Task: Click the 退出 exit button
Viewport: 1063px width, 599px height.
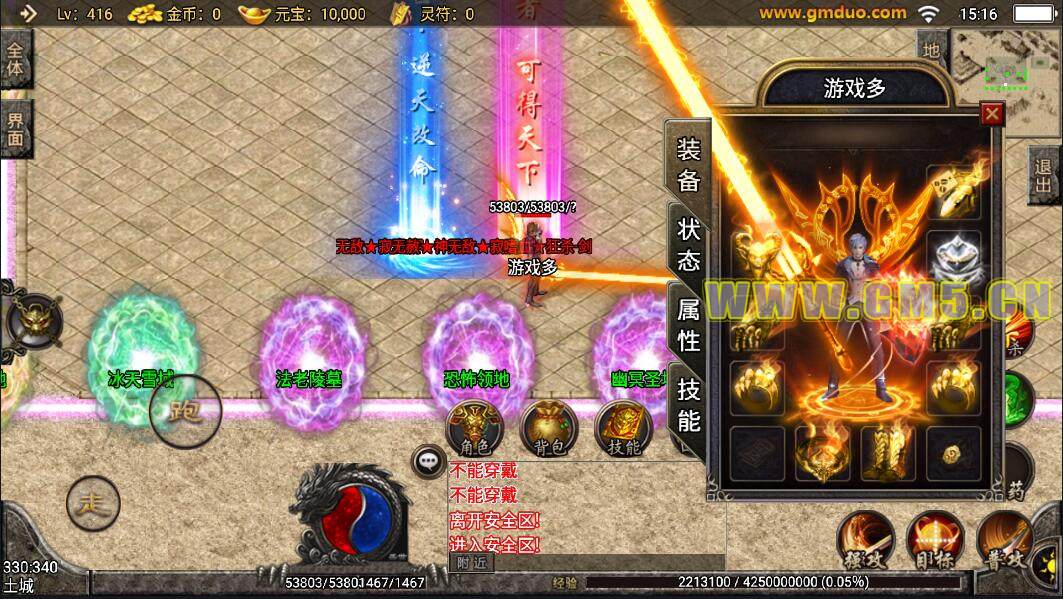Action: point(1045,175)
